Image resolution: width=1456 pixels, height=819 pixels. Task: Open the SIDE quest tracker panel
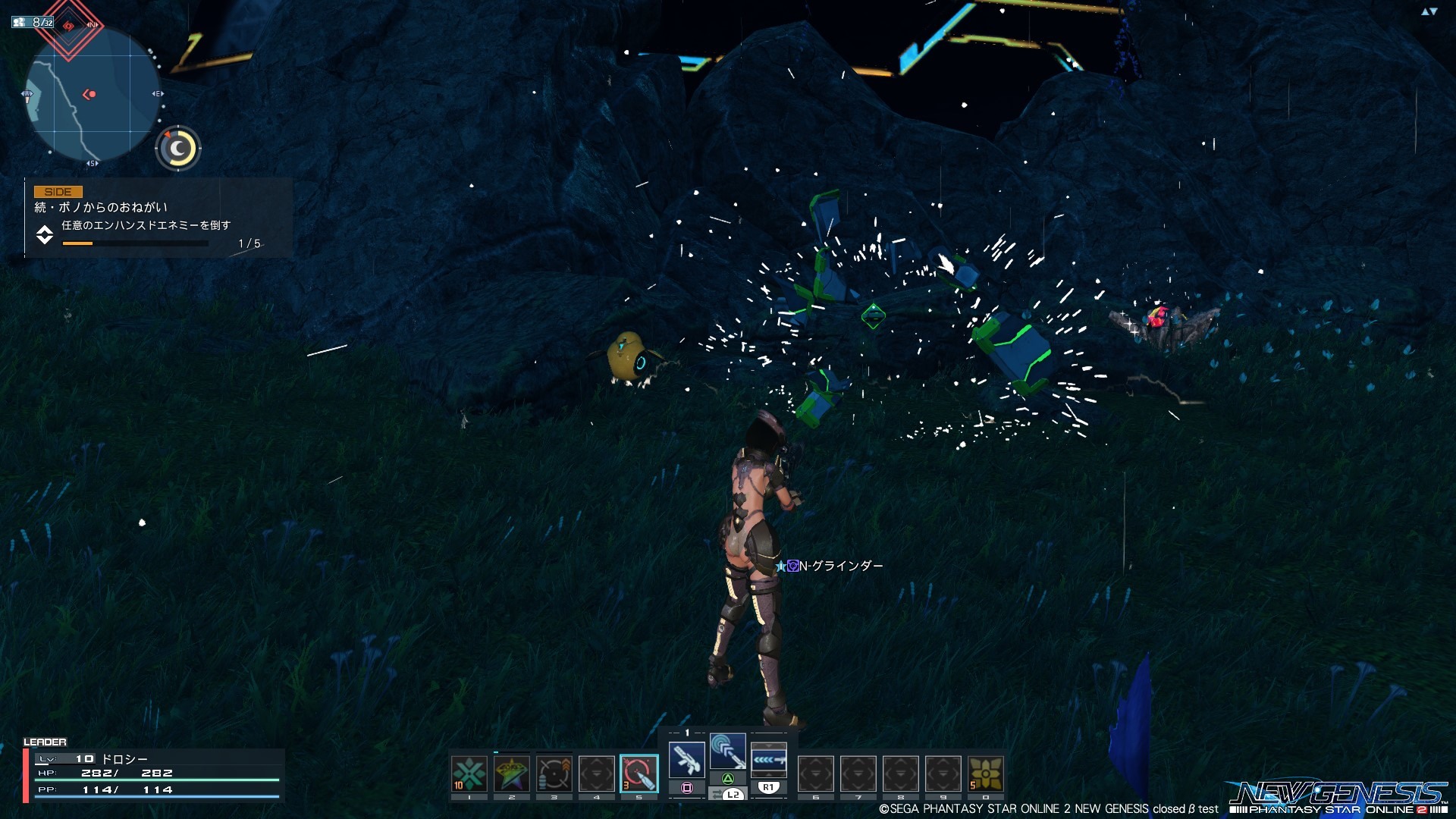(158, 218)
